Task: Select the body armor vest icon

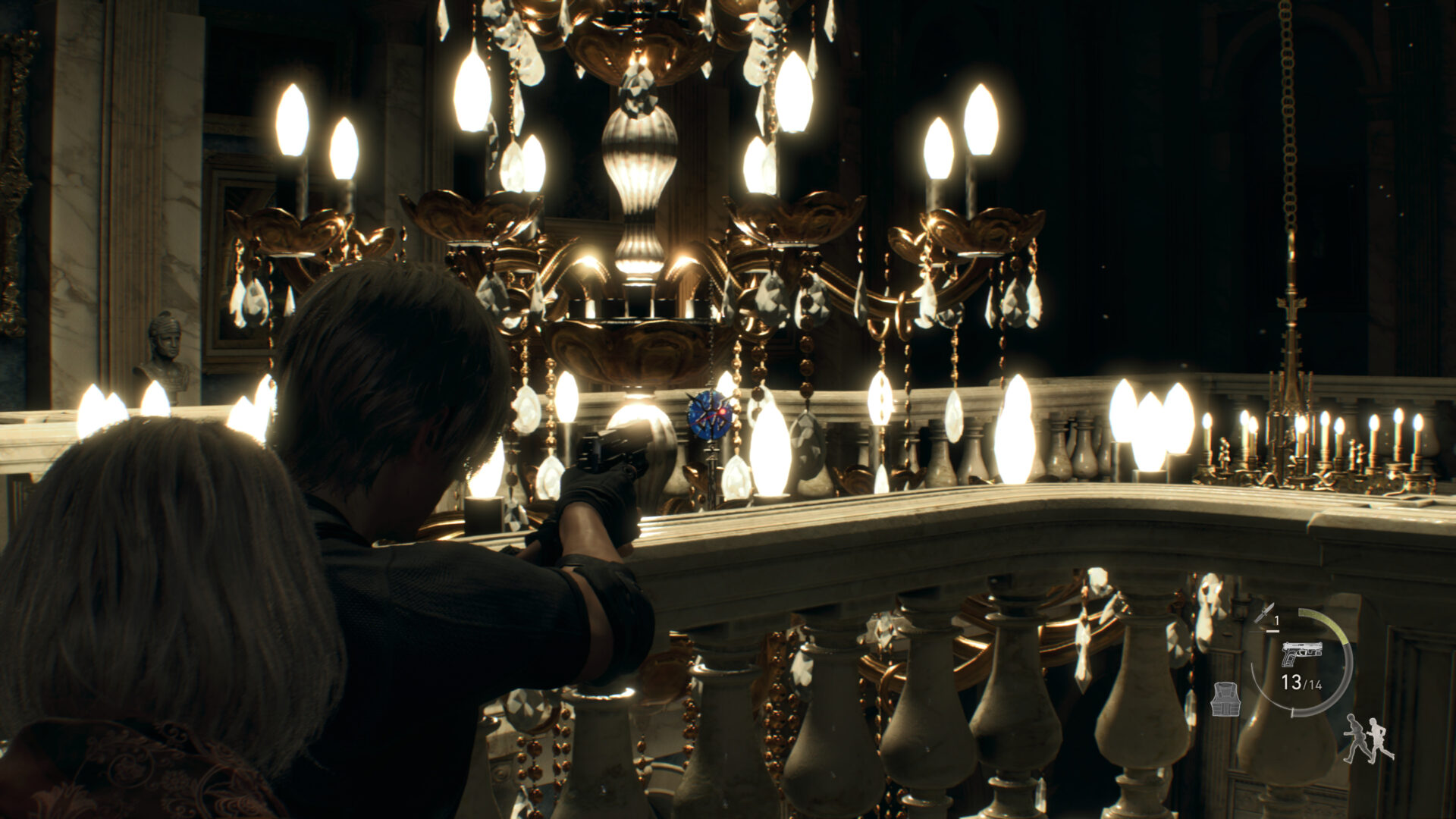Action: click(1225, 698)
